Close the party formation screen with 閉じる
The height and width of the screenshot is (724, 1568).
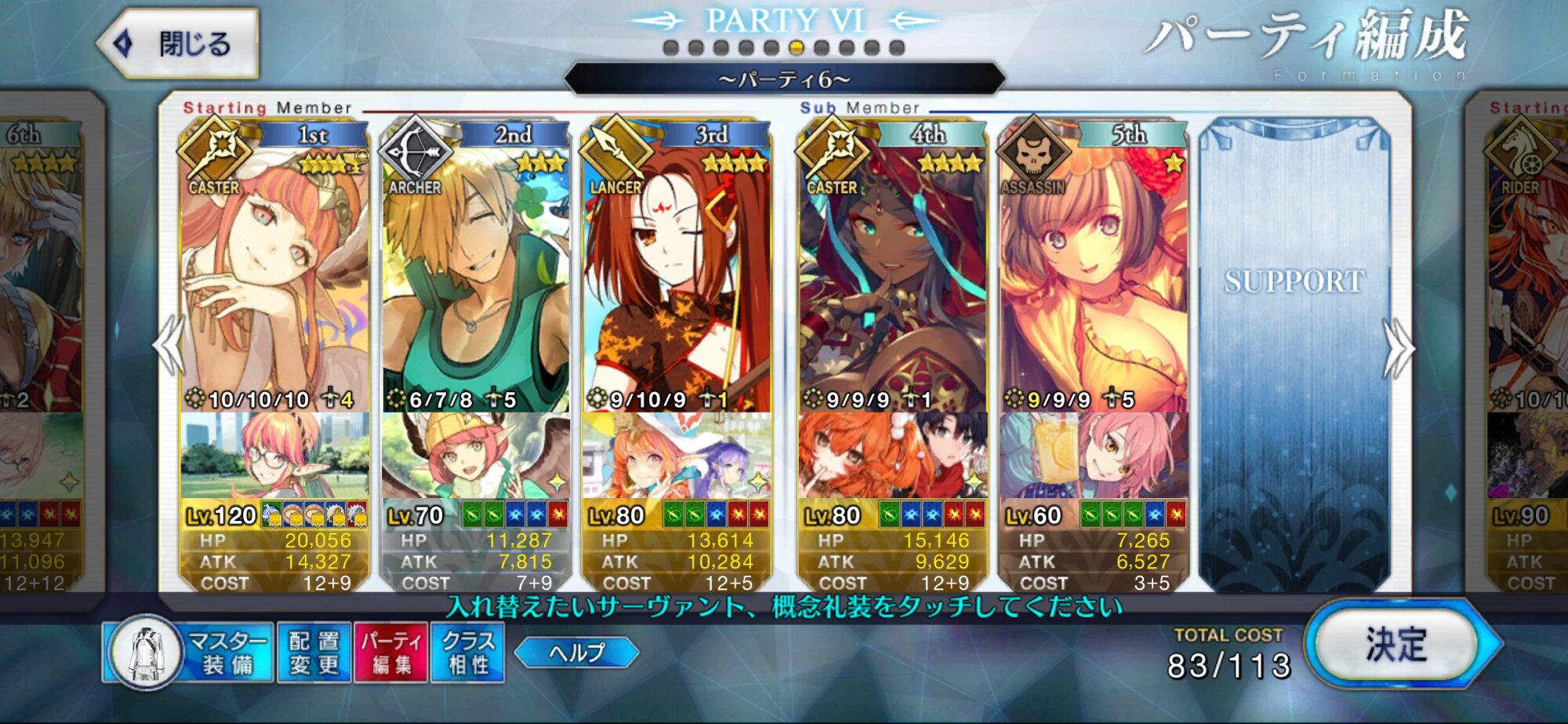(179, 44)
